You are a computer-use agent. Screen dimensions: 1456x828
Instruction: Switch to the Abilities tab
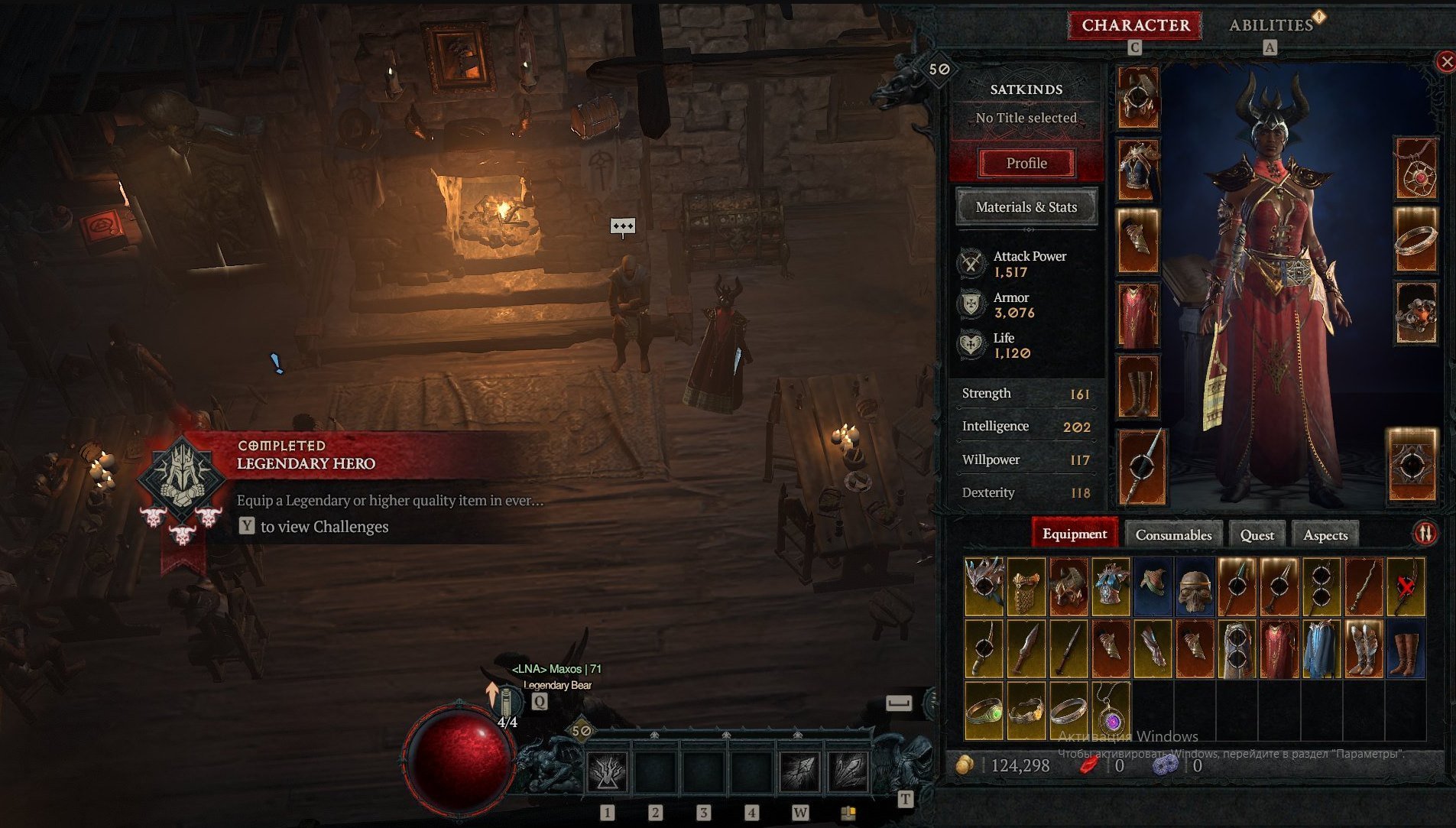point(1270,25)
